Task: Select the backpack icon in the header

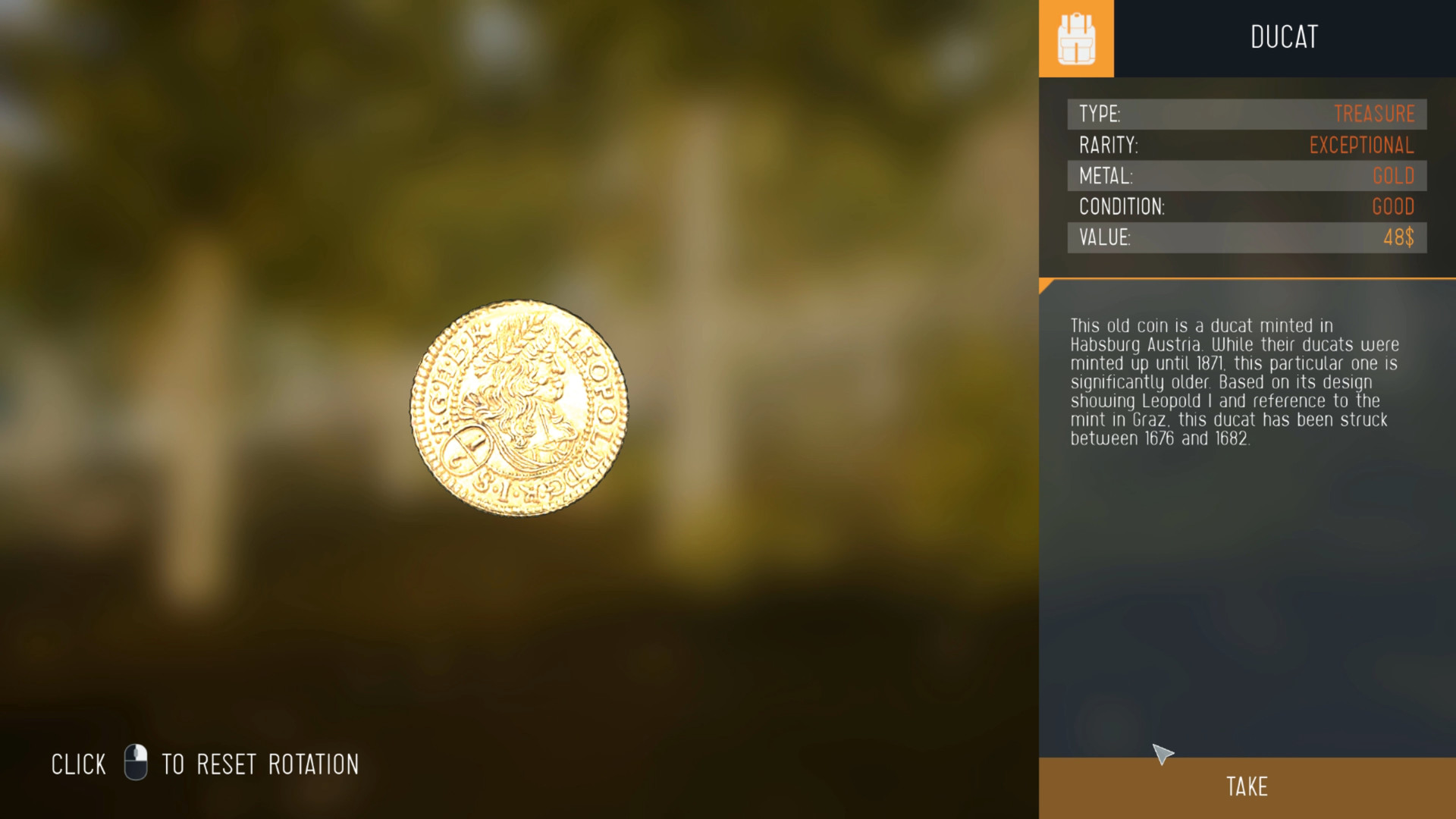Action: [1075, 37]
